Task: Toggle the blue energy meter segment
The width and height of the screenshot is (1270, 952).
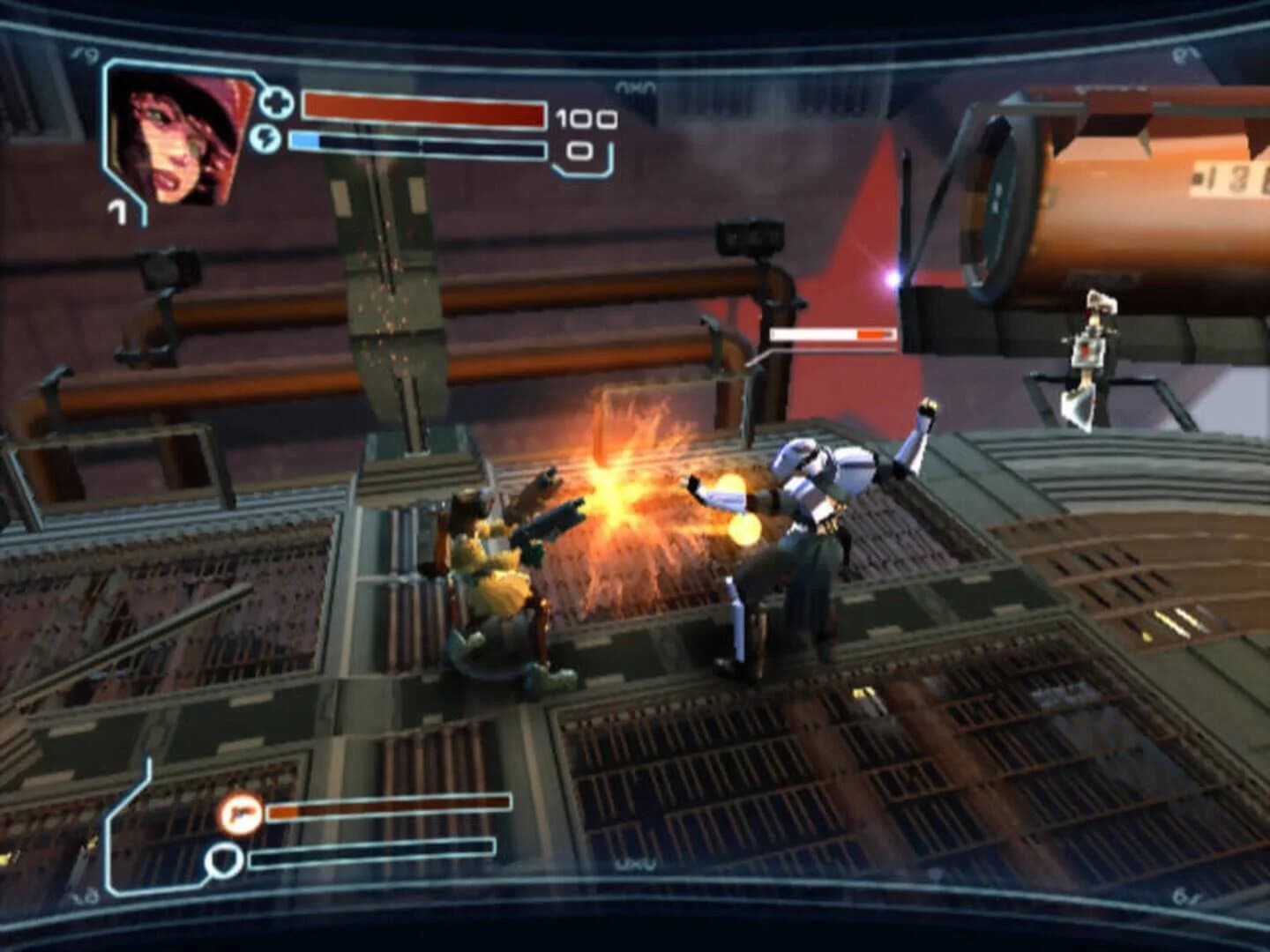Action: click(304, 138)
